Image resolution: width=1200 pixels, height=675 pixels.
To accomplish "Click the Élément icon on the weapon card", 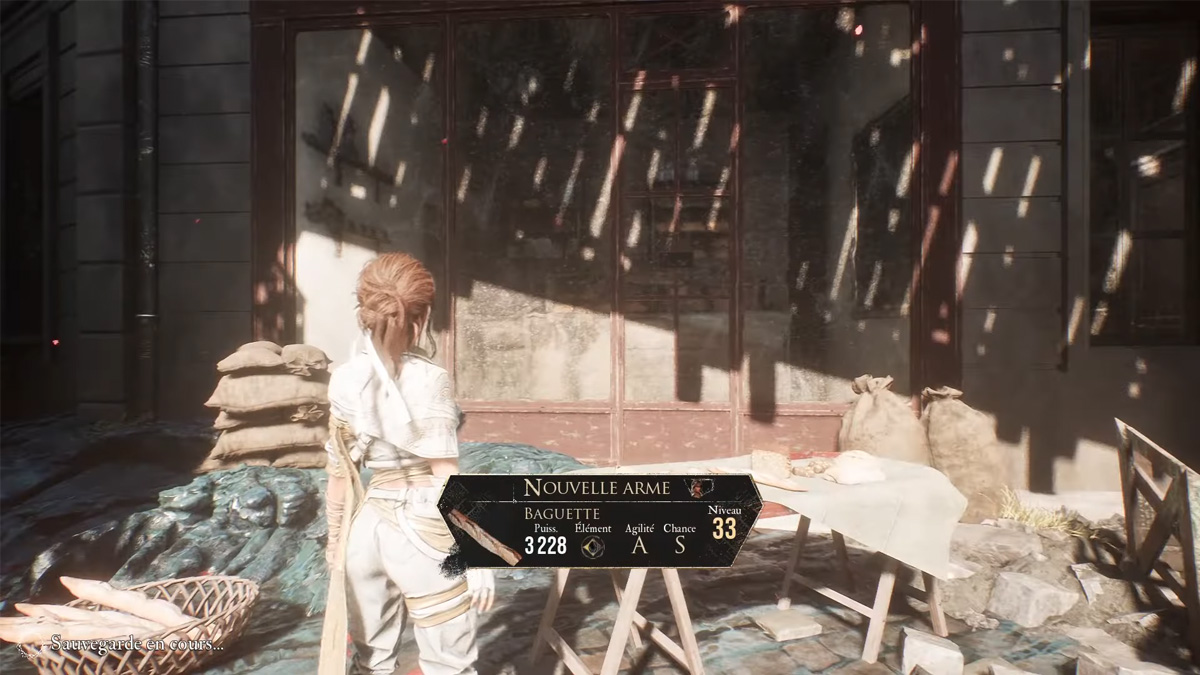I will pyautogui.click(x=593, y=546).
